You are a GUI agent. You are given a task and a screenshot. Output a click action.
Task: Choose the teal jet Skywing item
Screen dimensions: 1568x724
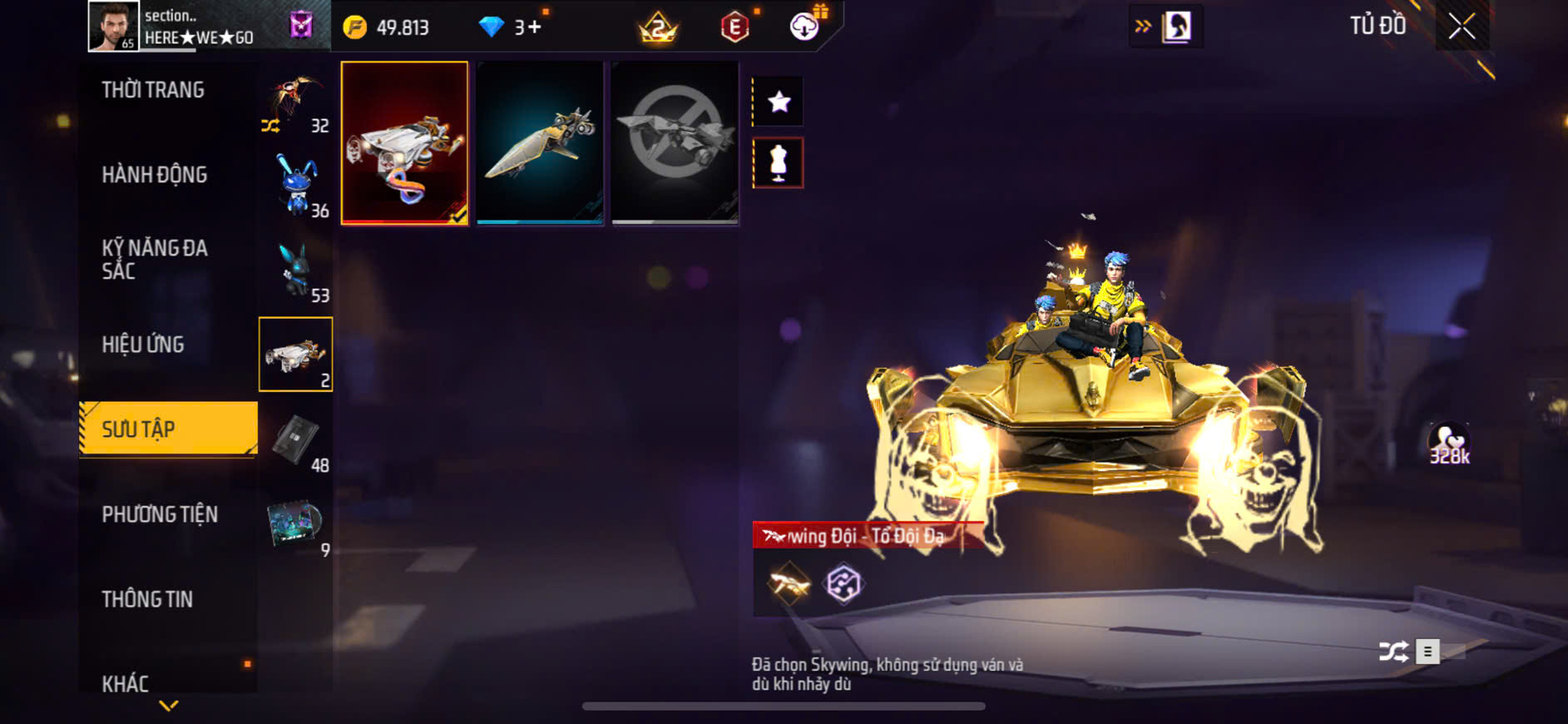[540, 142]
